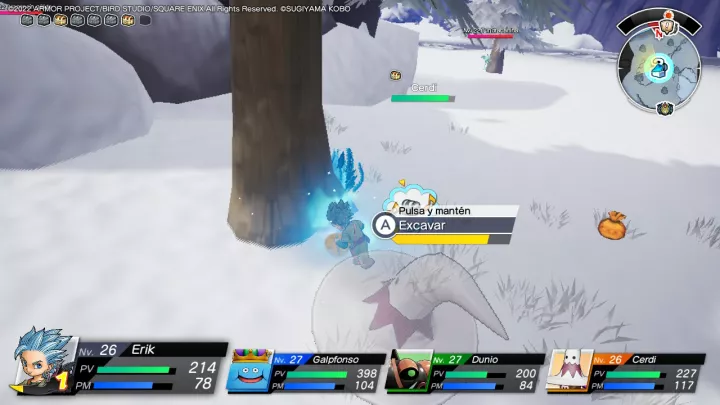
Task: Click the emblem icon below the minimap
Action: click(x=663, y=108)
